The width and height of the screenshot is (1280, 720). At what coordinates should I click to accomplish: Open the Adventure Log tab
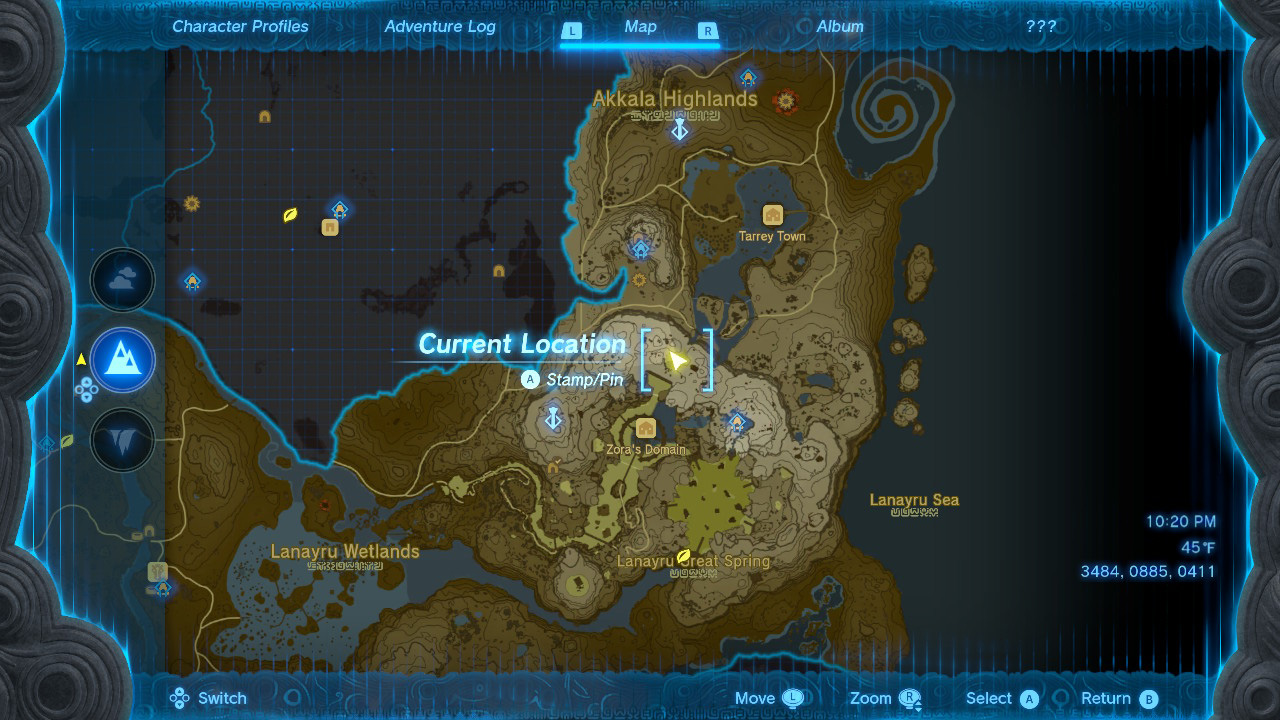[x=439, y=27]
